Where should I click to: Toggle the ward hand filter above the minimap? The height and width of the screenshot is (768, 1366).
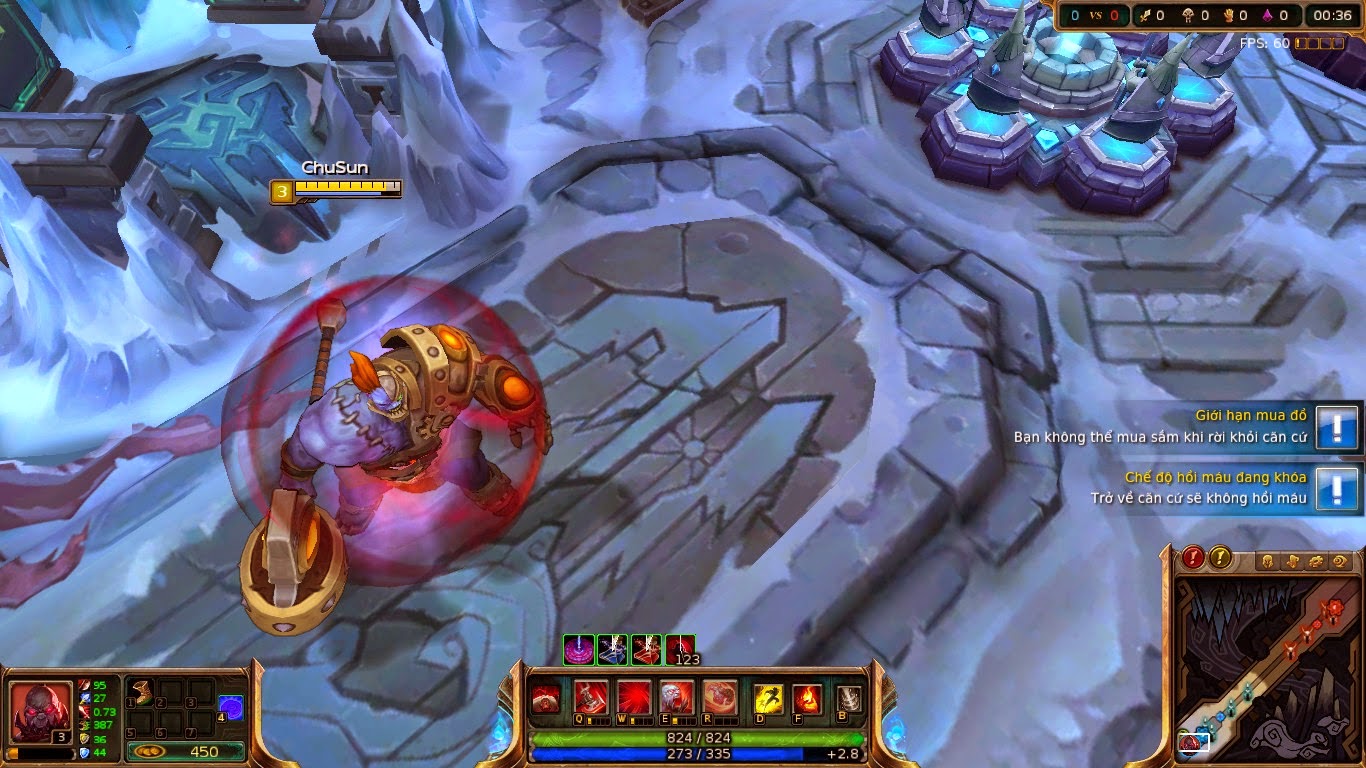point(1292,560)
